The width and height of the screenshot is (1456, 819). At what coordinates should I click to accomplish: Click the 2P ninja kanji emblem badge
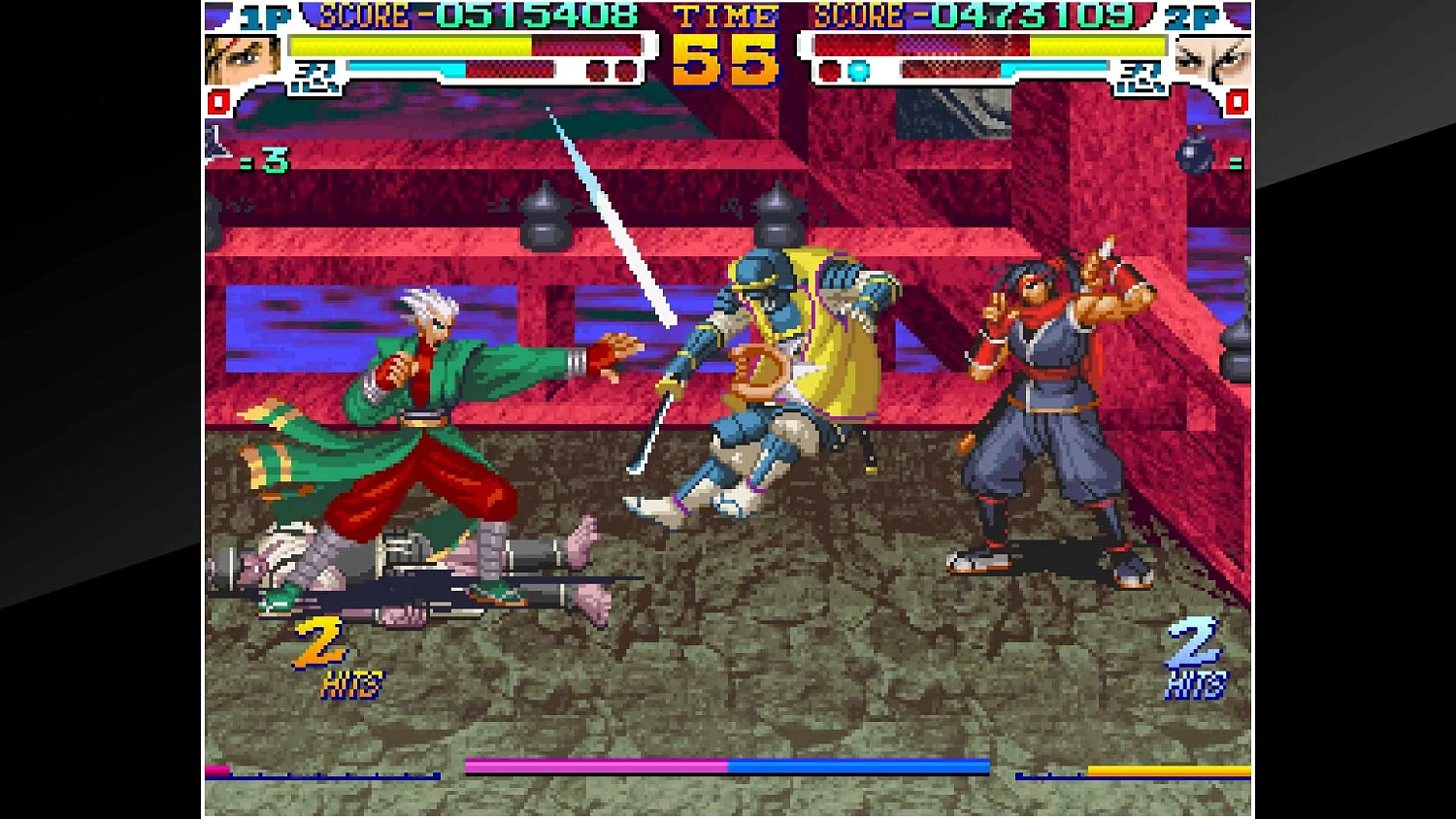[1141, 76]
